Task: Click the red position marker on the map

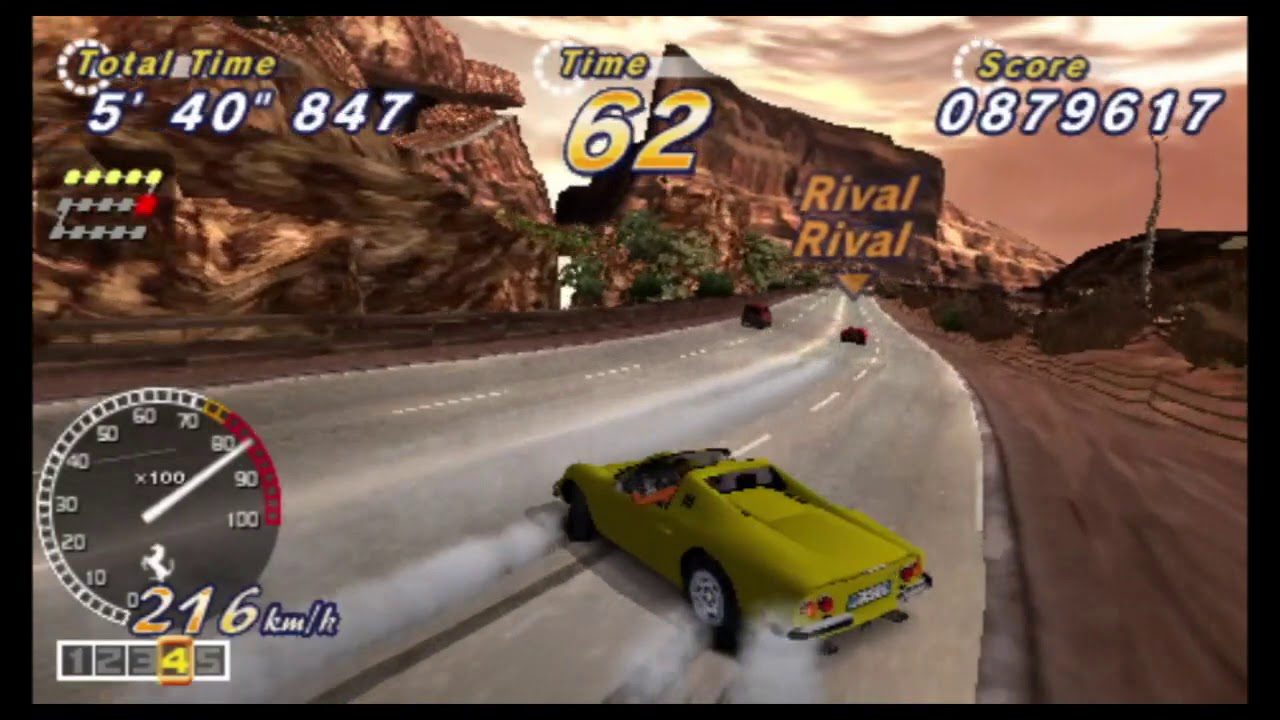Action: [146, 205]
